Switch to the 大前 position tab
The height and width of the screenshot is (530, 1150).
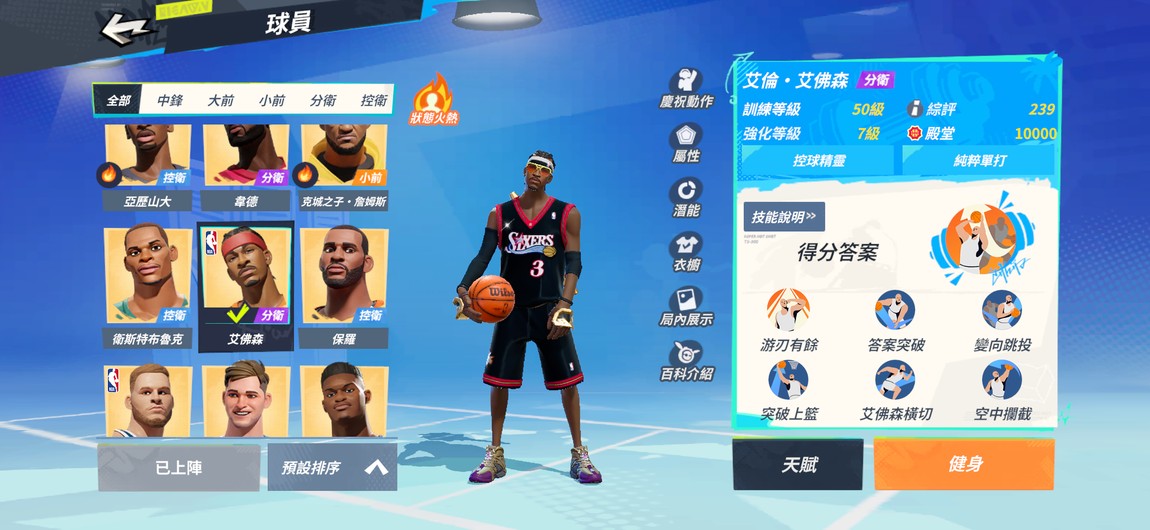[x=220, y=100]
